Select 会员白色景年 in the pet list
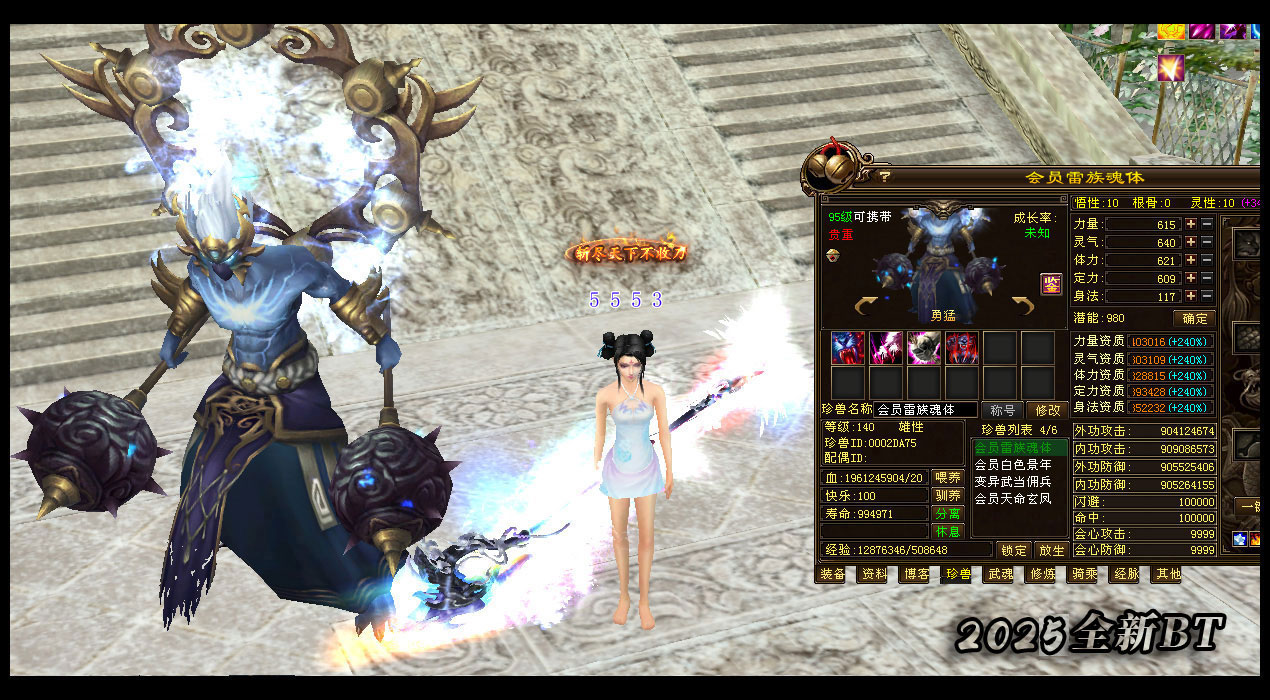Screen dimensions: 1270x700 coord(1012,465)
